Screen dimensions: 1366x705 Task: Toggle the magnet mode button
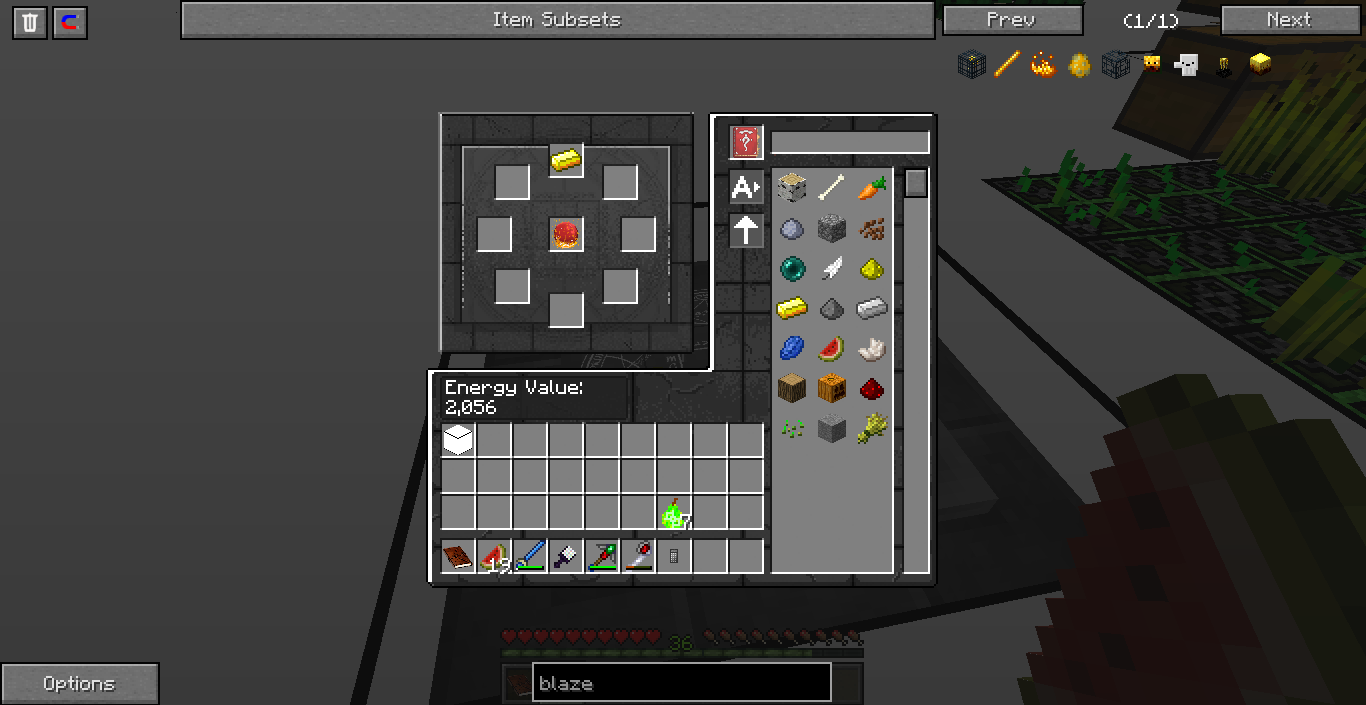tap(70, 23)
